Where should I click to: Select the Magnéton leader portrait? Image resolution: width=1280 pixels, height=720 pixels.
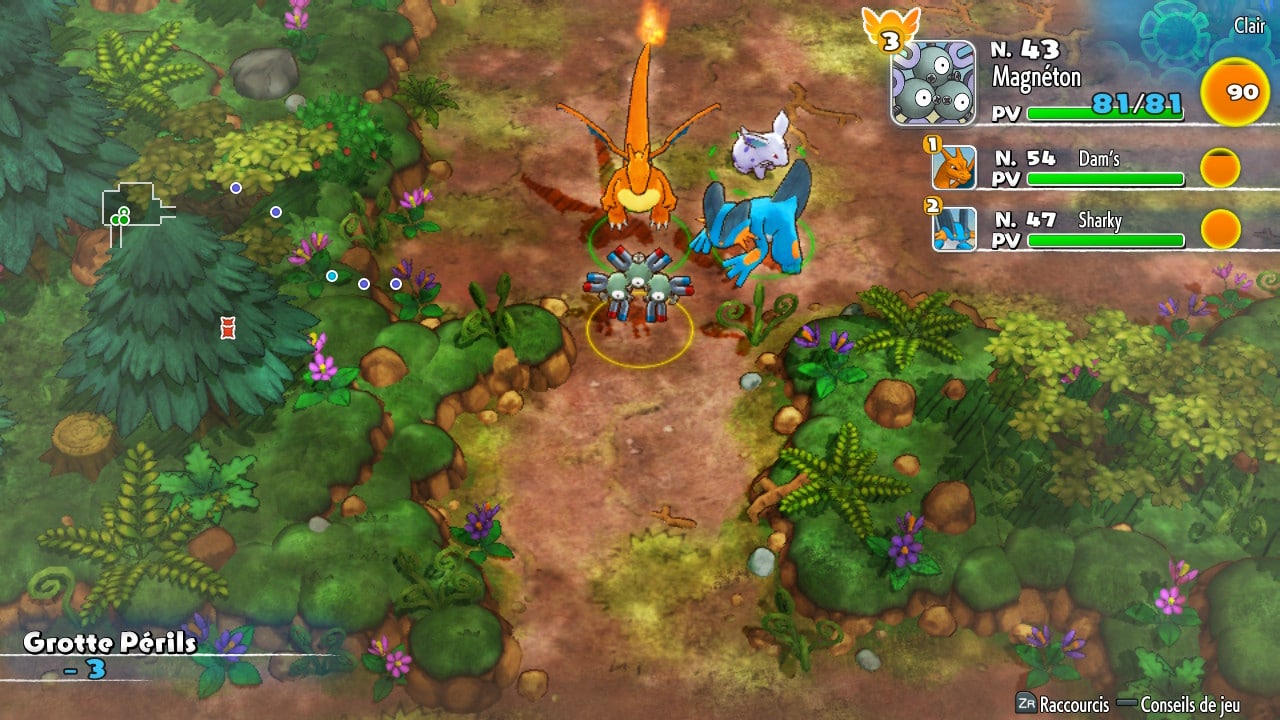click(x=933, y=83)
